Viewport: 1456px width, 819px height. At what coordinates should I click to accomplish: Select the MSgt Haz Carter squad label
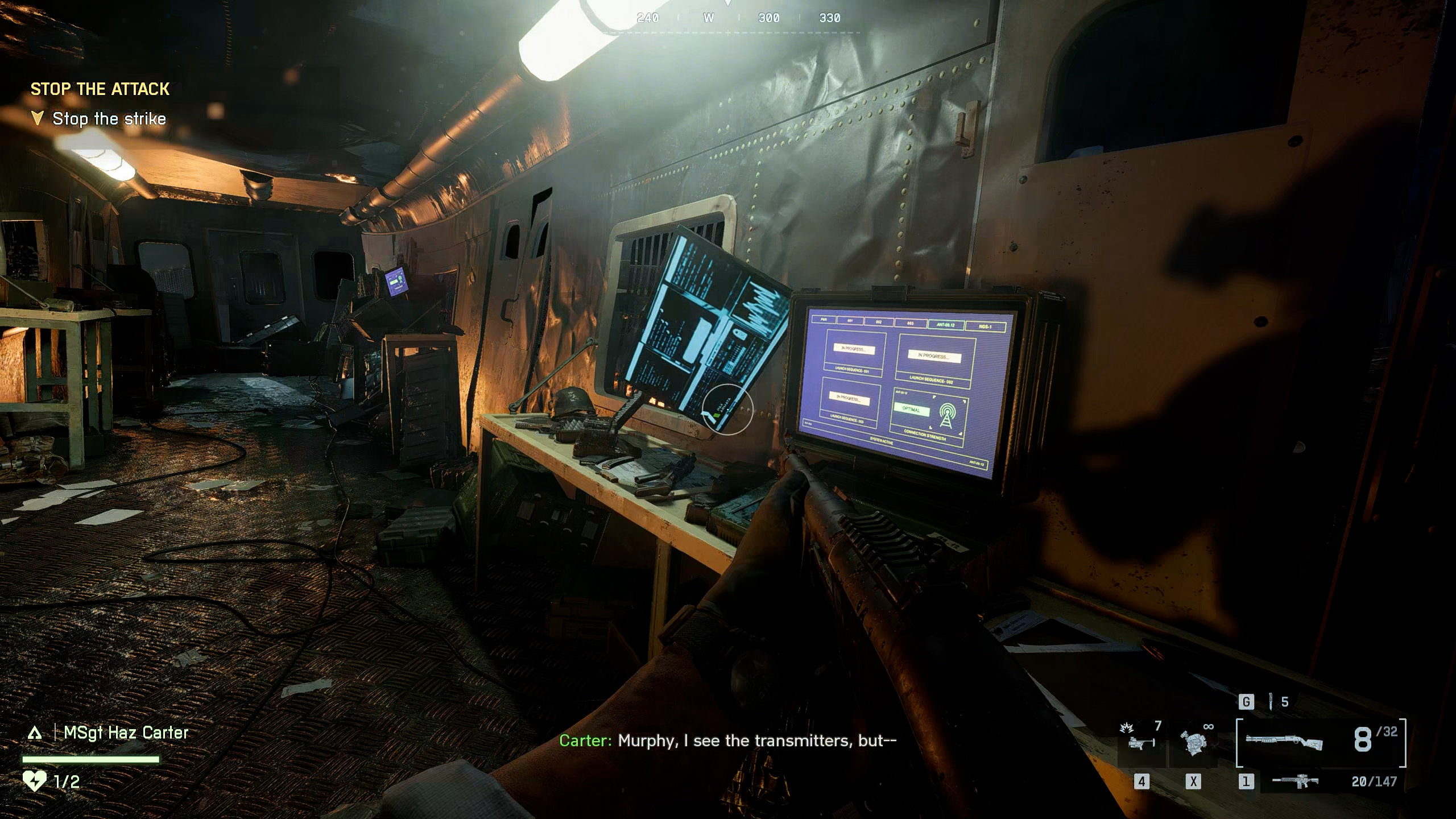(125, 733)
